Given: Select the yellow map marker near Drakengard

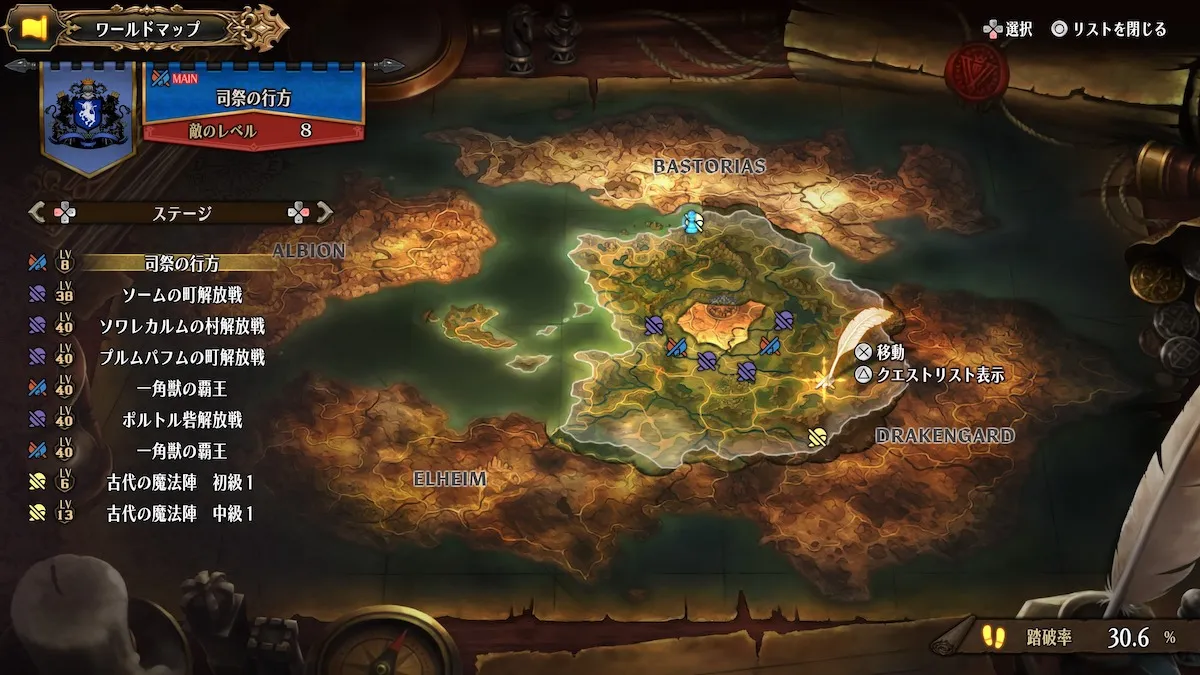Looking at the screenshot, I should (817, 435).
